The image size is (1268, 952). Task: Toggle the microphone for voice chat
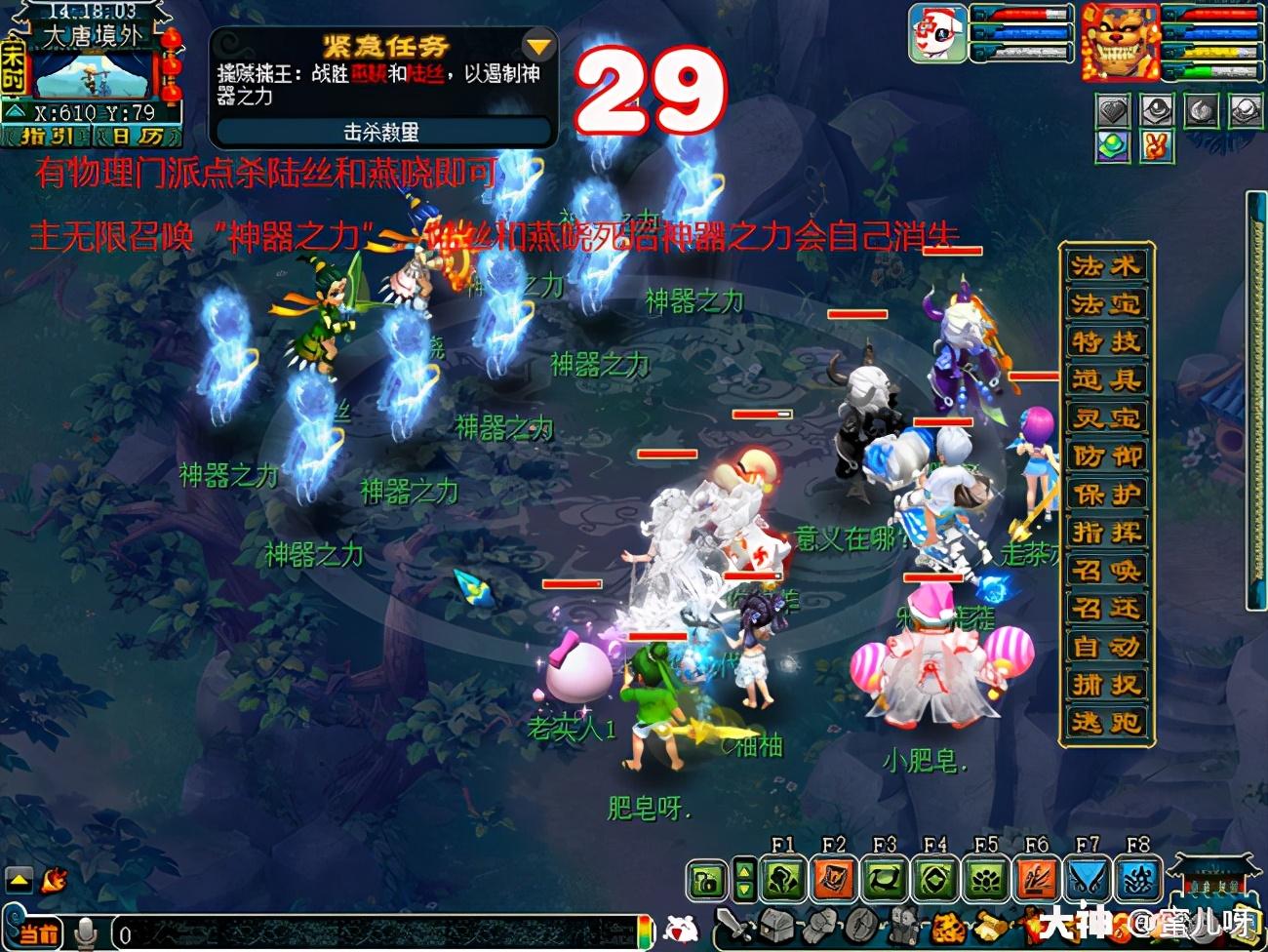click(x=86, y=930)
